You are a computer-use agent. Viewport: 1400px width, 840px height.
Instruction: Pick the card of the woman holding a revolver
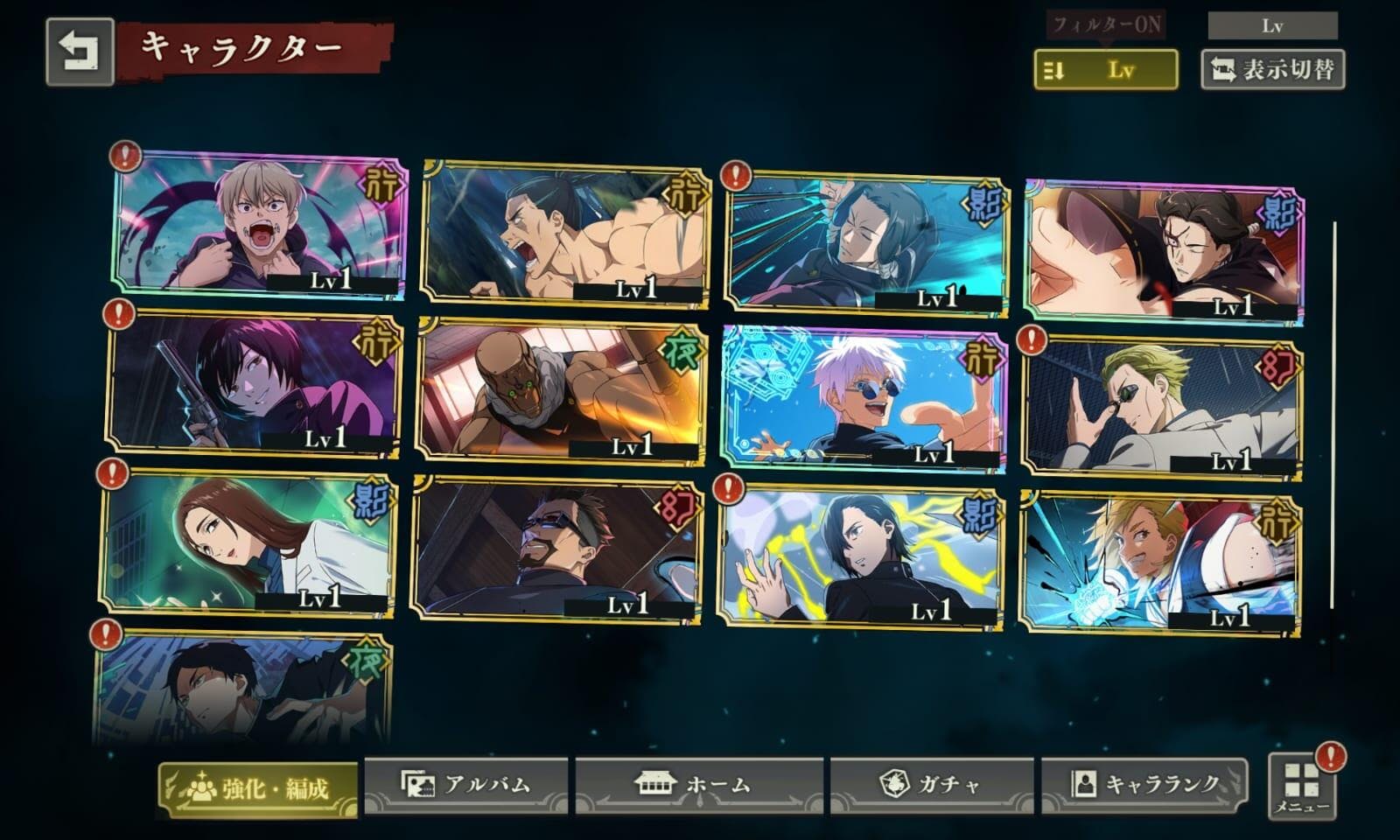[254, 385]
